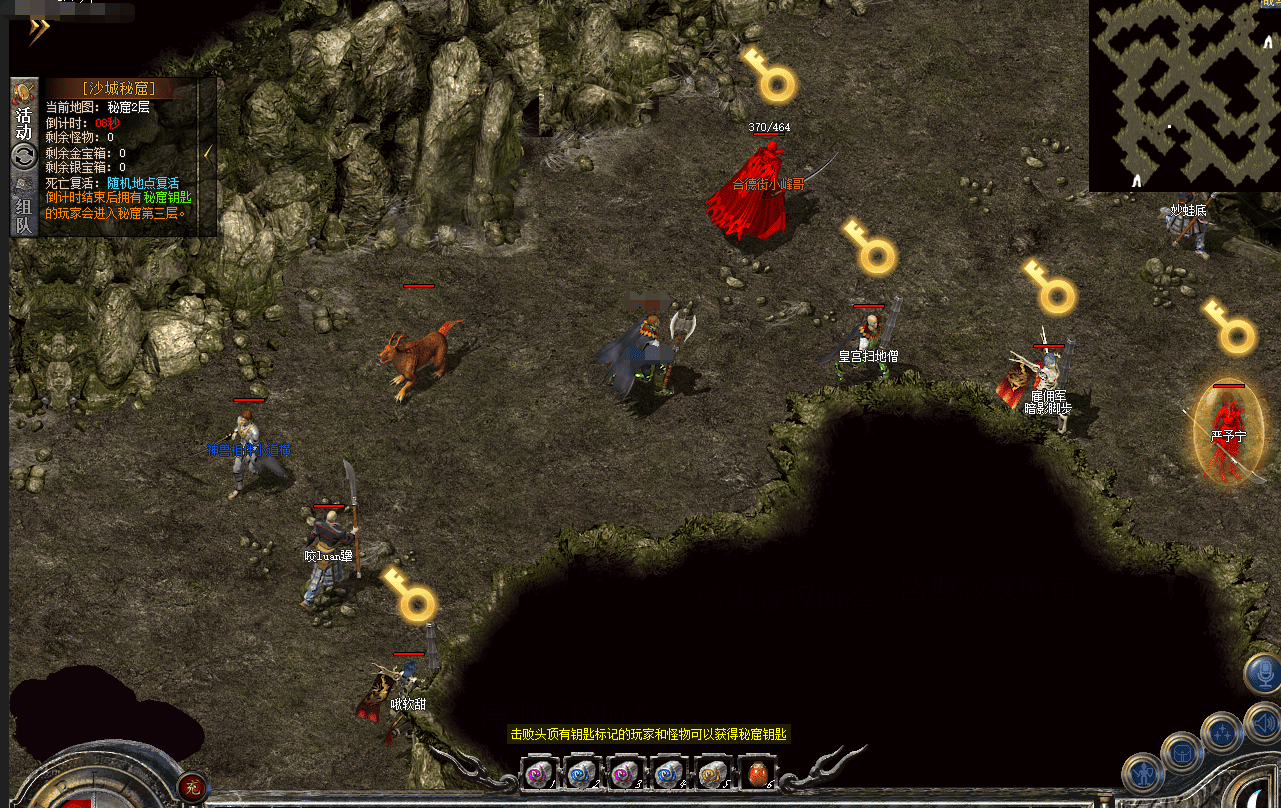Switch to the 组队 team tab
1281x808 pixels.
click(x=24, y=215)
